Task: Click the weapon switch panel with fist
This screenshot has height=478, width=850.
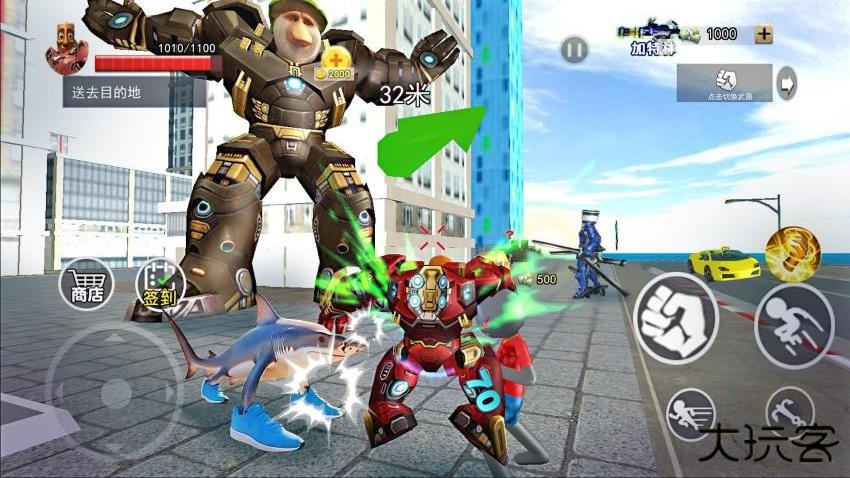Action: (x=724, y=83)
